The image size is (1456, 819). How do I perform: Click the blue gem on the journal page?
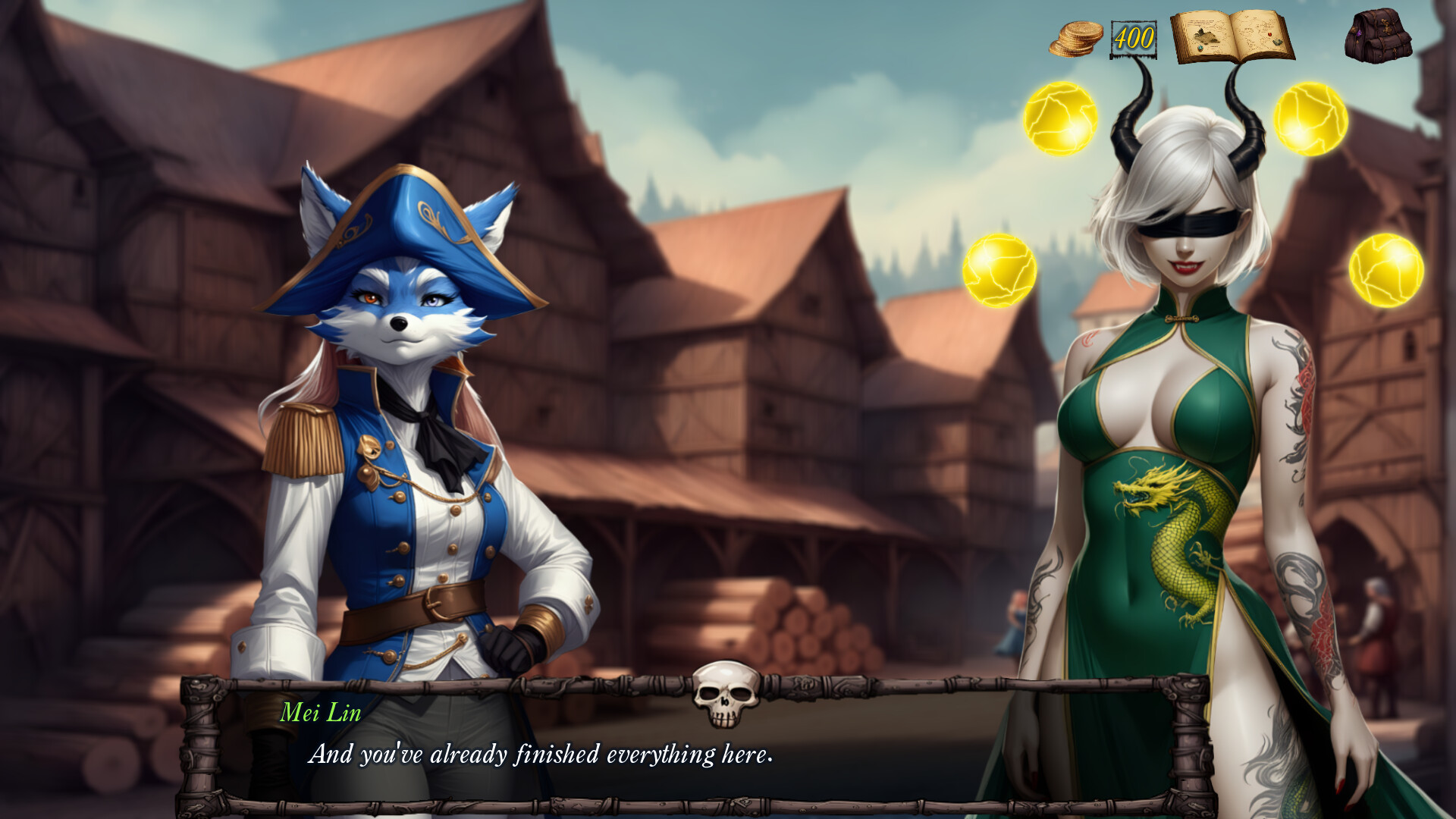click(x=1200, y=48)
